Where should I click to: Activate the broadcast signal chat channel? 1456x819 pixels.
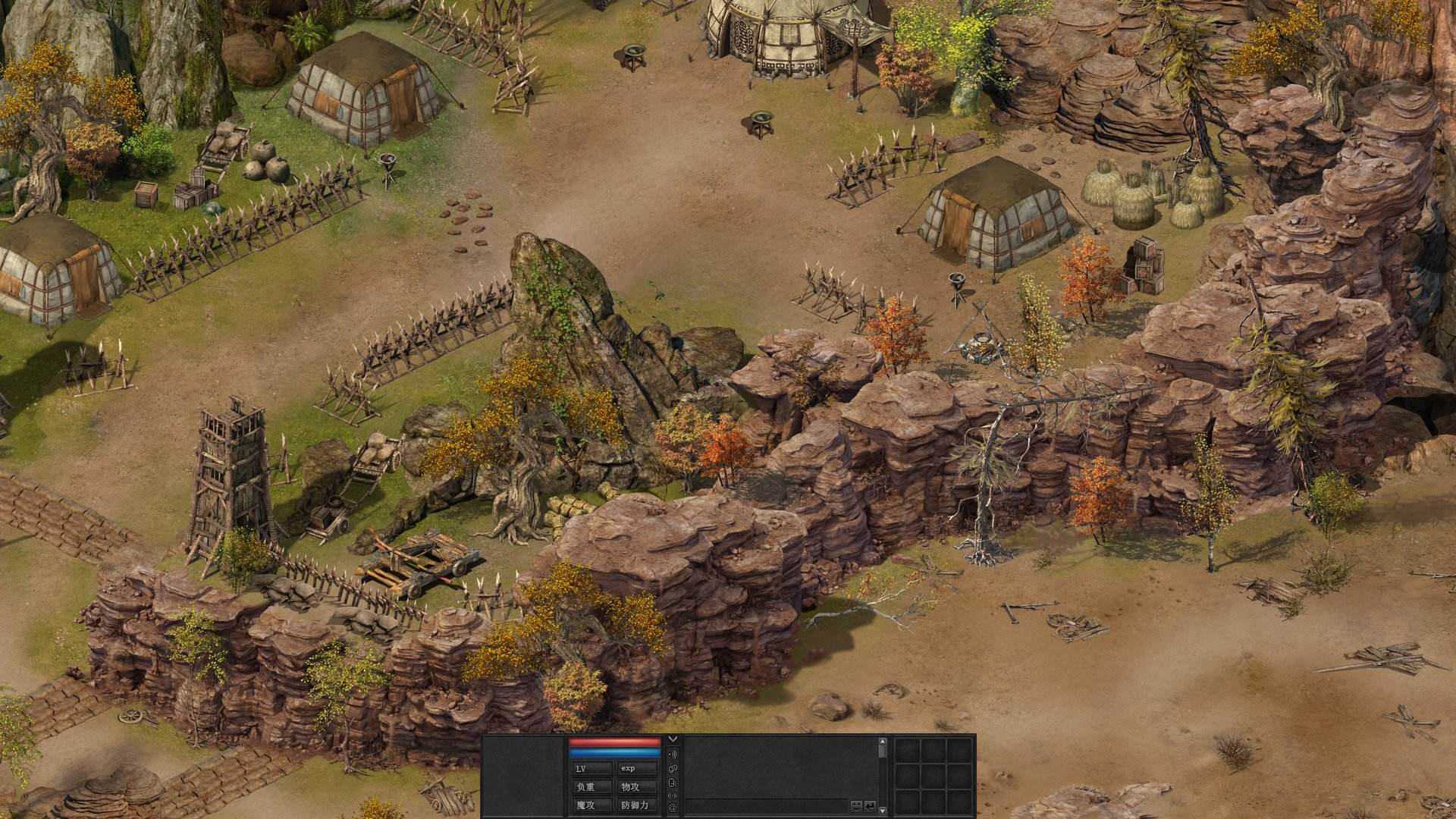click(673, 795)
